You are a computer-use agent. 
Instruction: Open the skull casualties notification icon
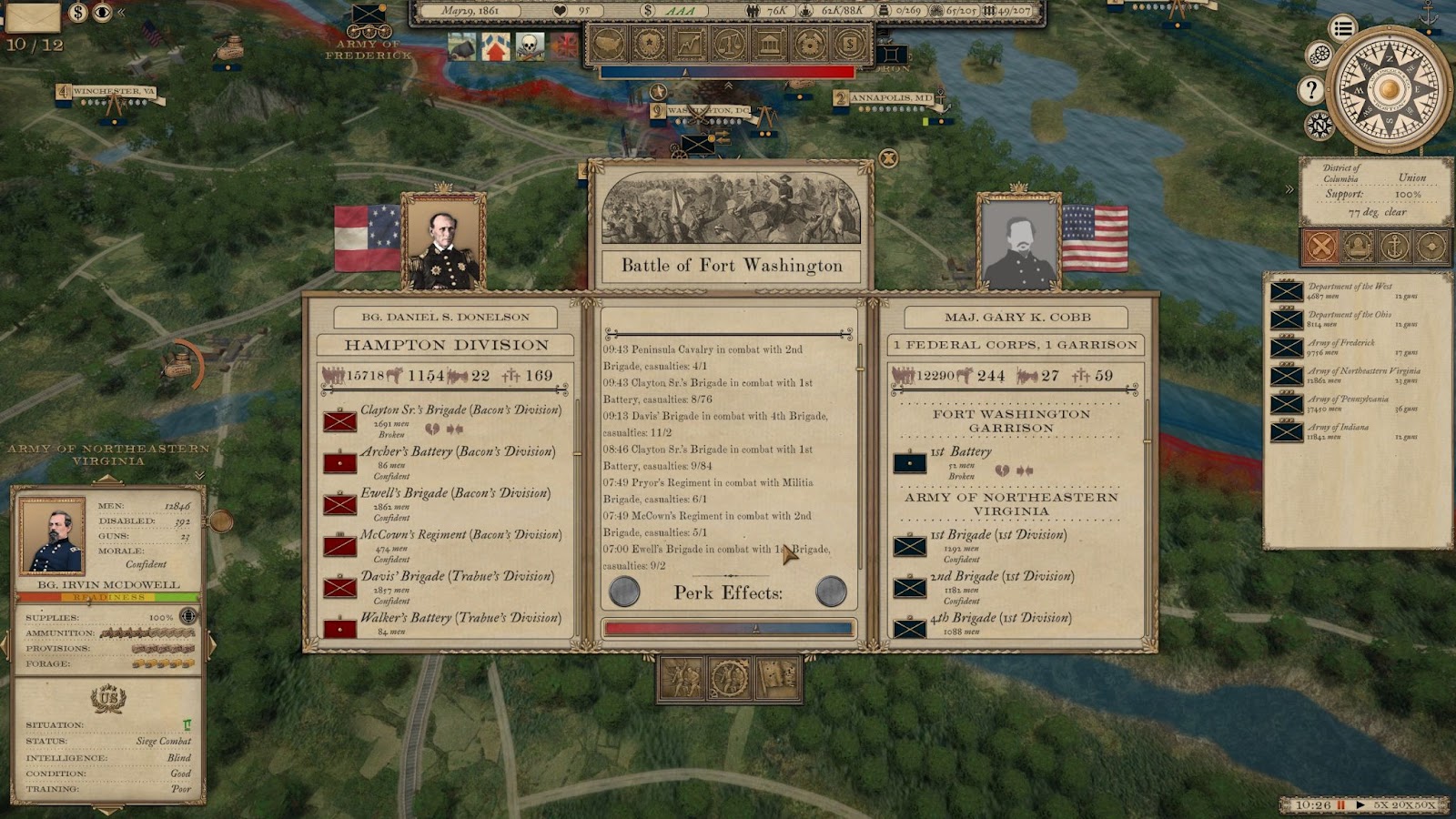[530, 45]
